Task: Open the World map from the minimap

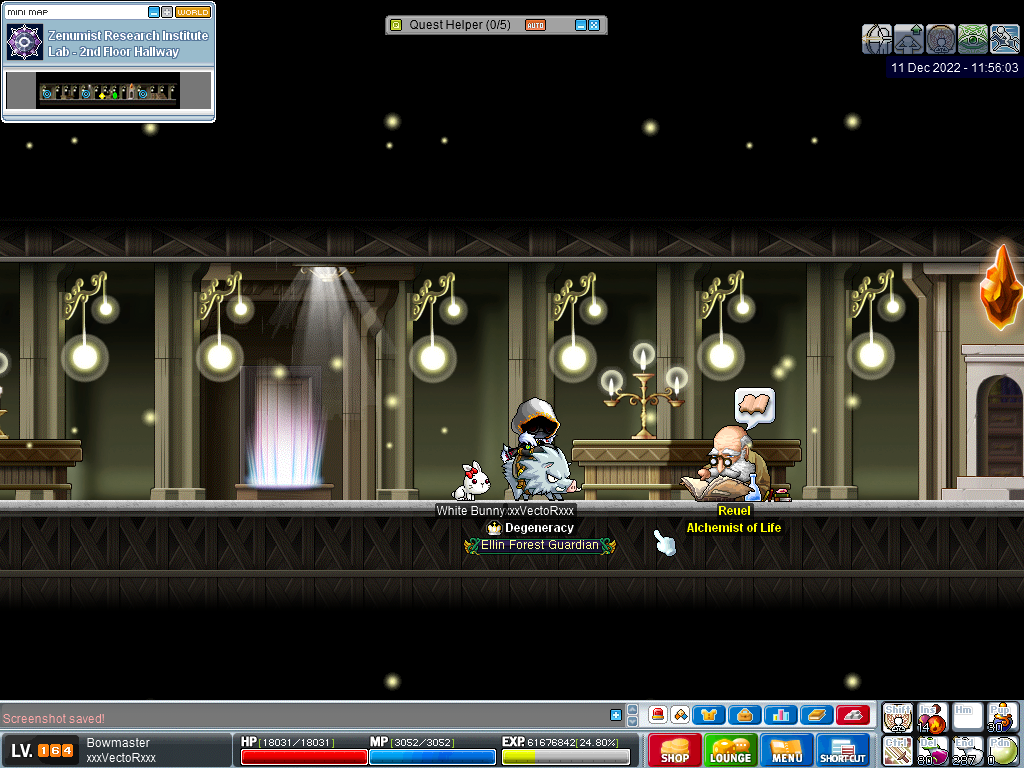Action: tap(193, 12)
